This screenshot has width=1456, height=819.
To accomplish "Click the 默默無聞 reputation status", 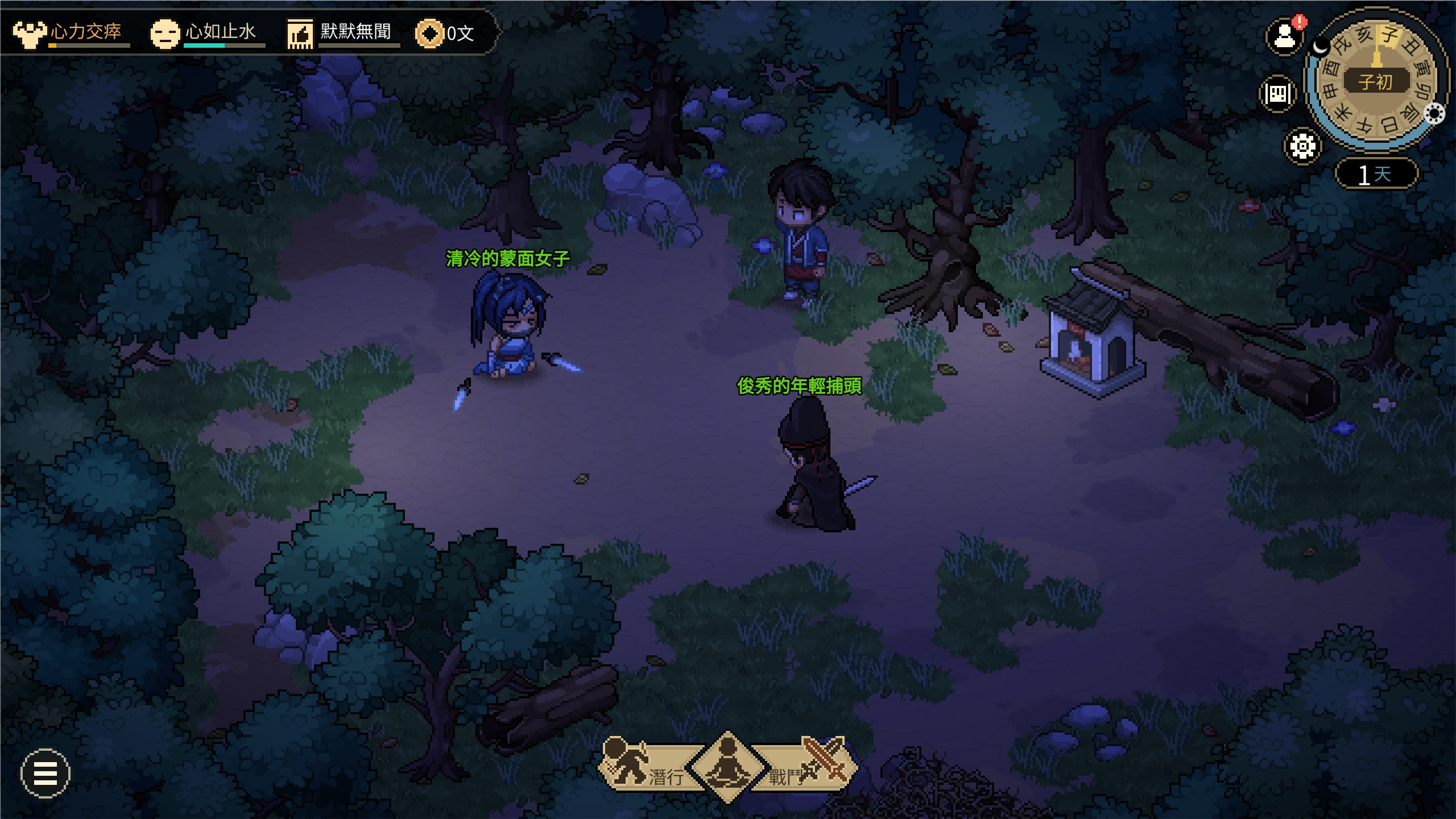I will (341, 33).
